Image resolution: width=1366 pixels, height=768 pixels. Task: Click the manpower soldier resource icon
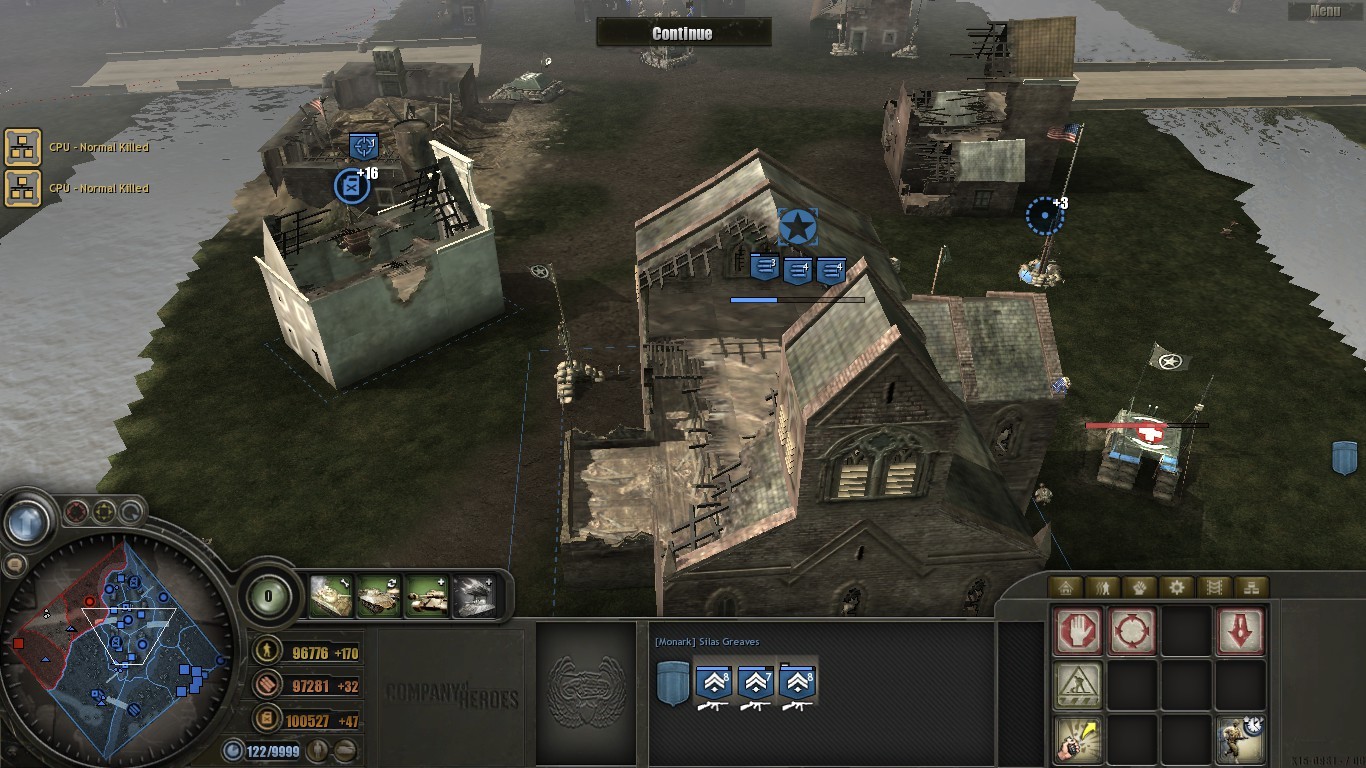point(267,652)
